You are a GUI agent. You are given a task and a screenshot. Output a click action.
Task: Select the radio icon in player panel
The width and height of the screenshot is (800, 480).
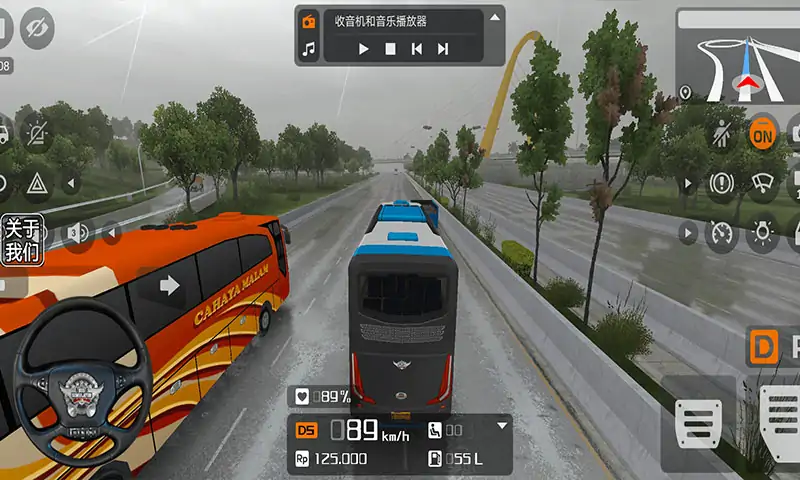click(x=309, y=21)
